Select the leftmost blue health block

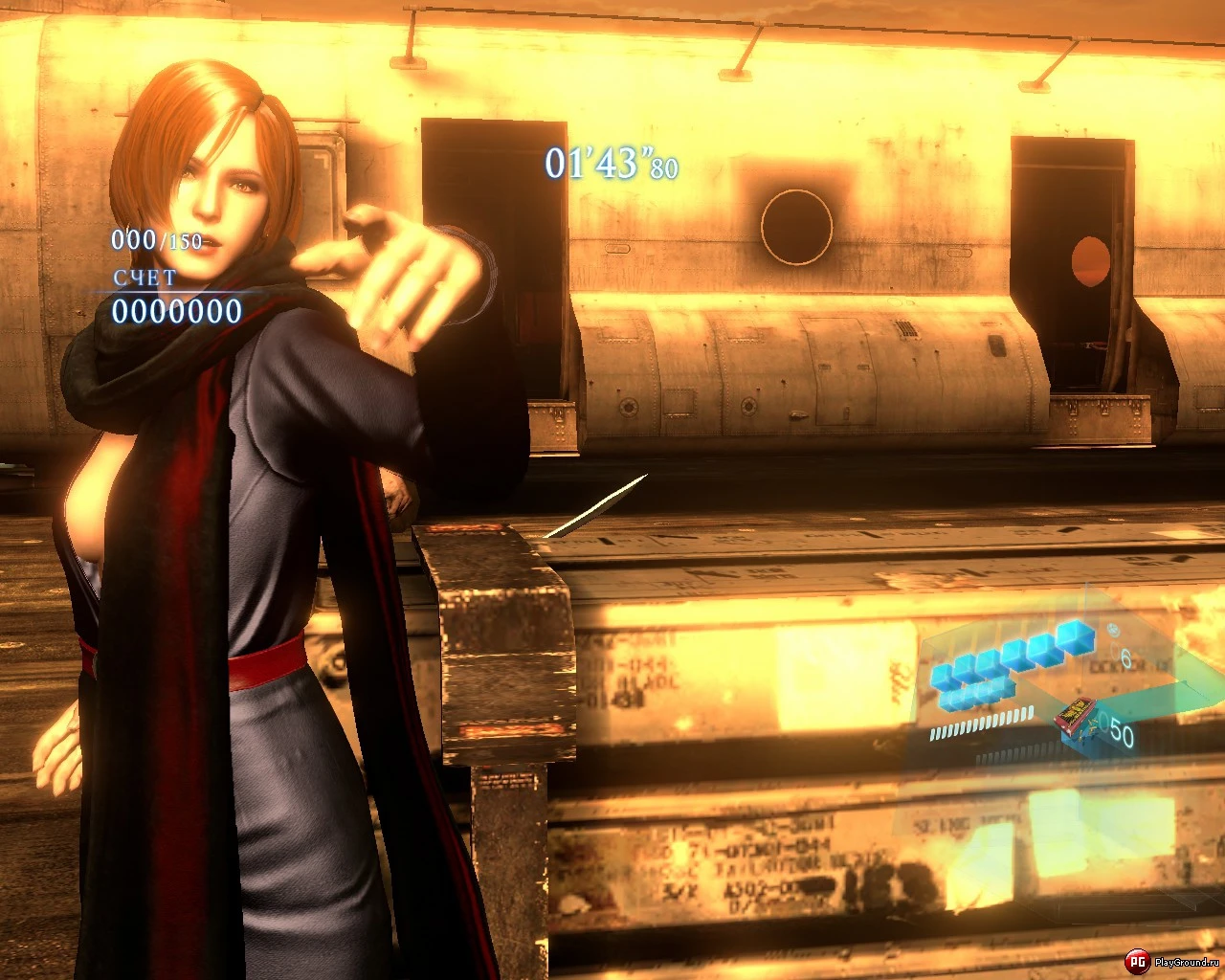941,674
